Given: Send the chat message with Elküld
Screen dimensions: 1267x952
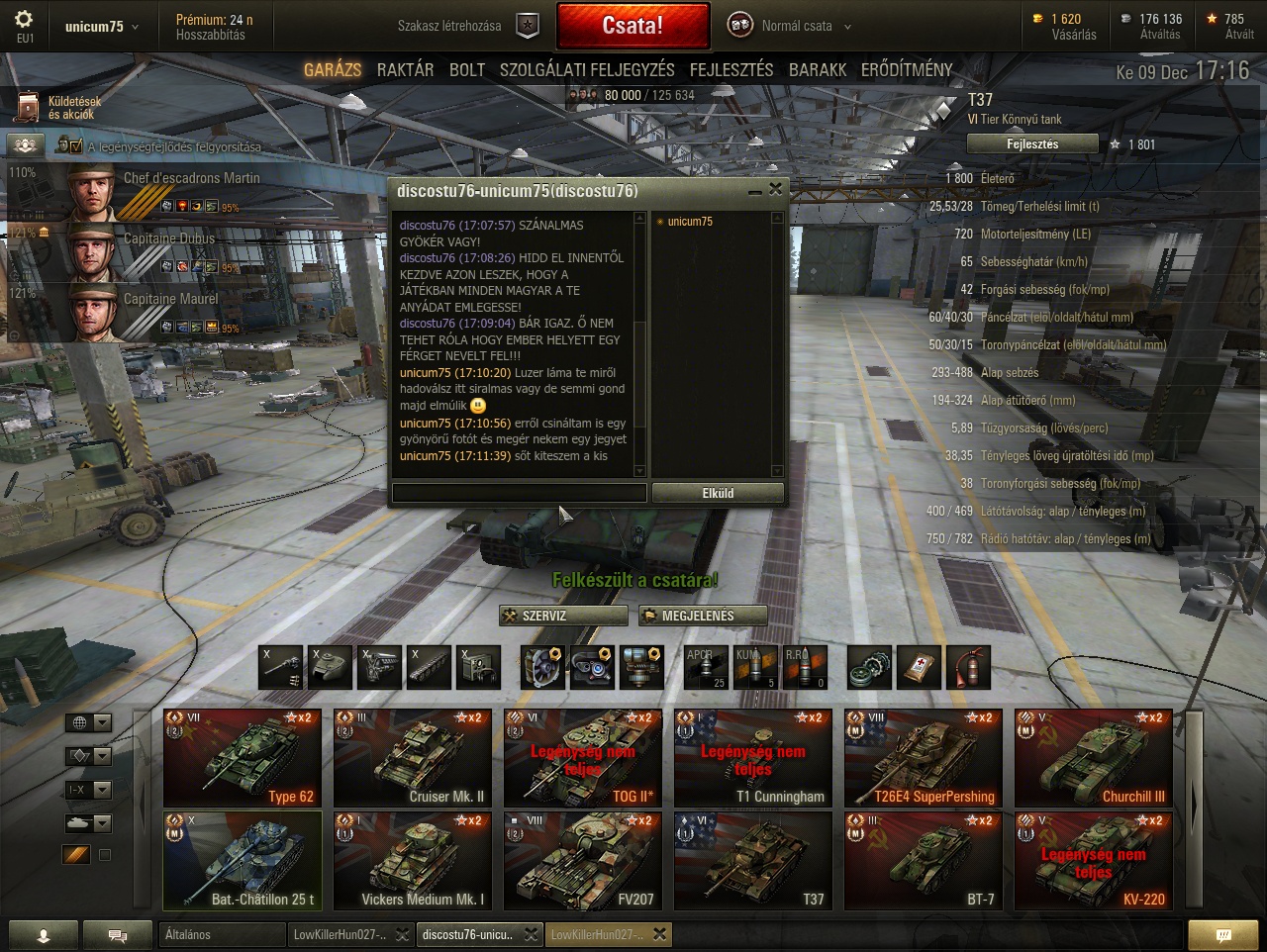Looking at the screenshot, I should click(718, 493).
